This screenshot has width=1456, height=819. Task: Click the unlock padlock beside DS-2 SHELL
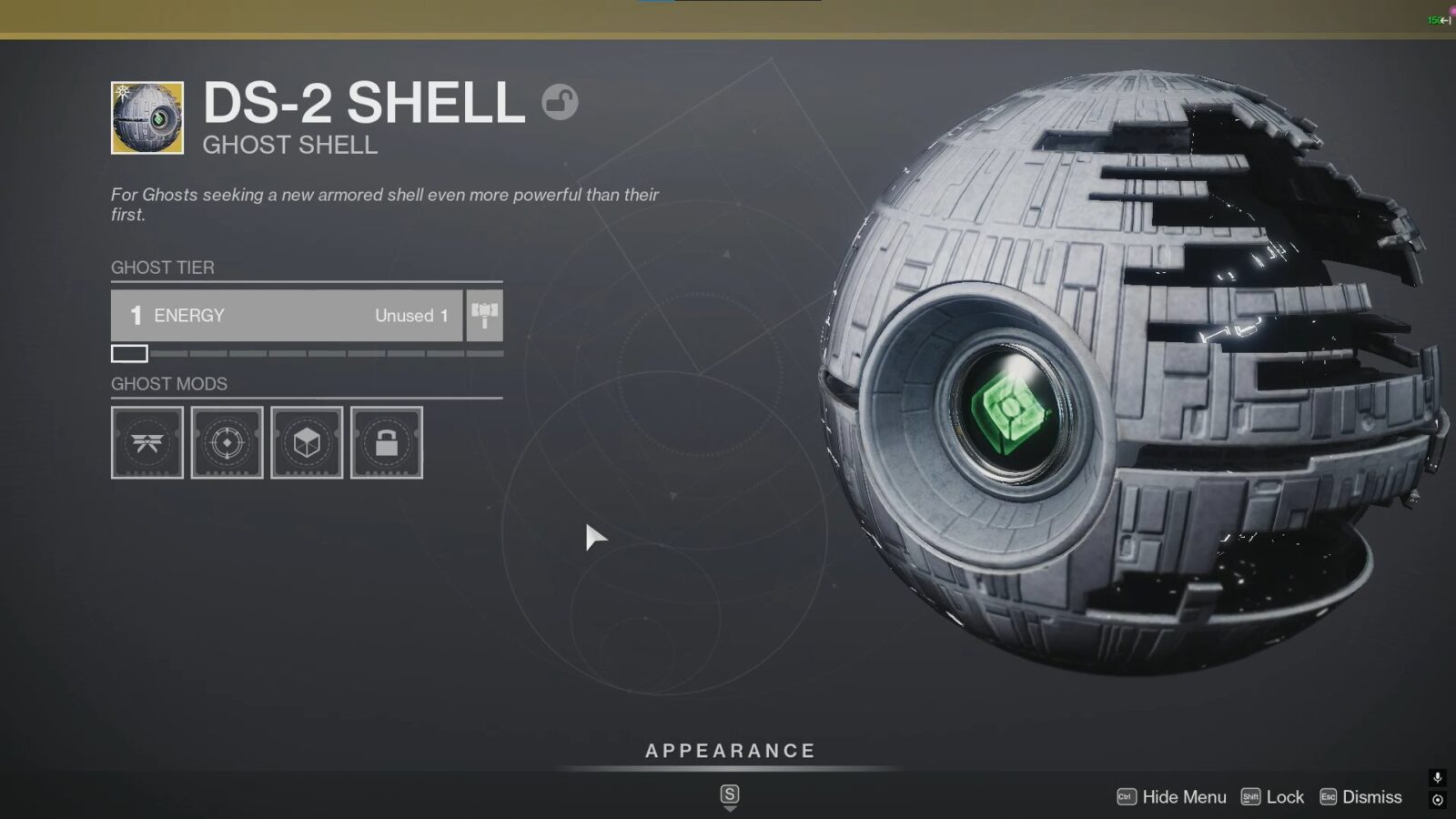click(561, 102)
